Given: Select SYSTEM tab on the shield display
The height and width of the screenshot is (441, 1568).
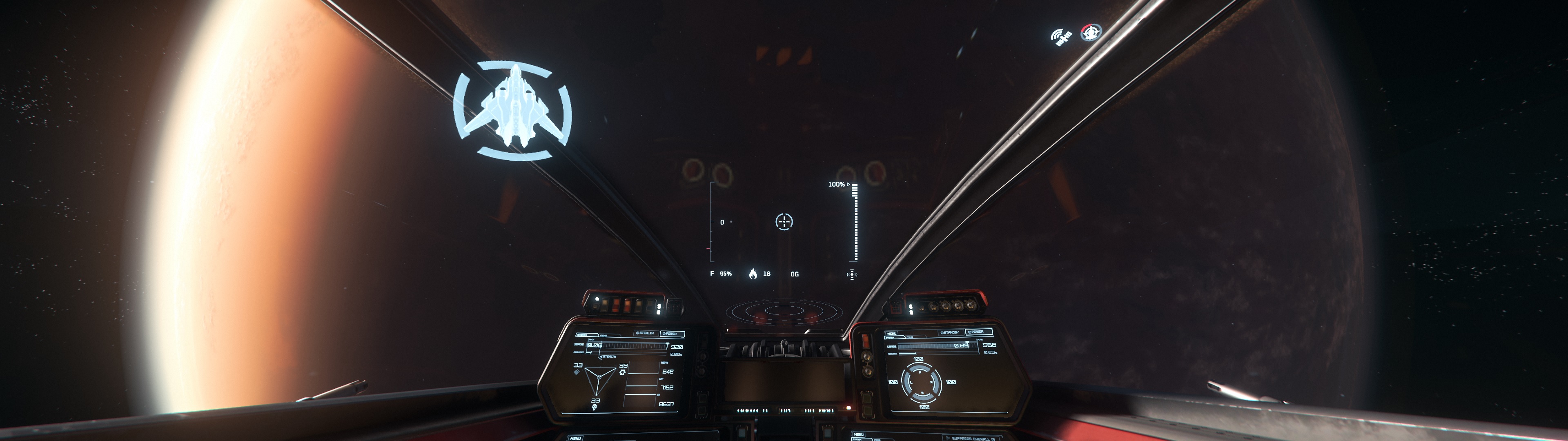Looking at the screenshot, I should [x=890, y=338].
